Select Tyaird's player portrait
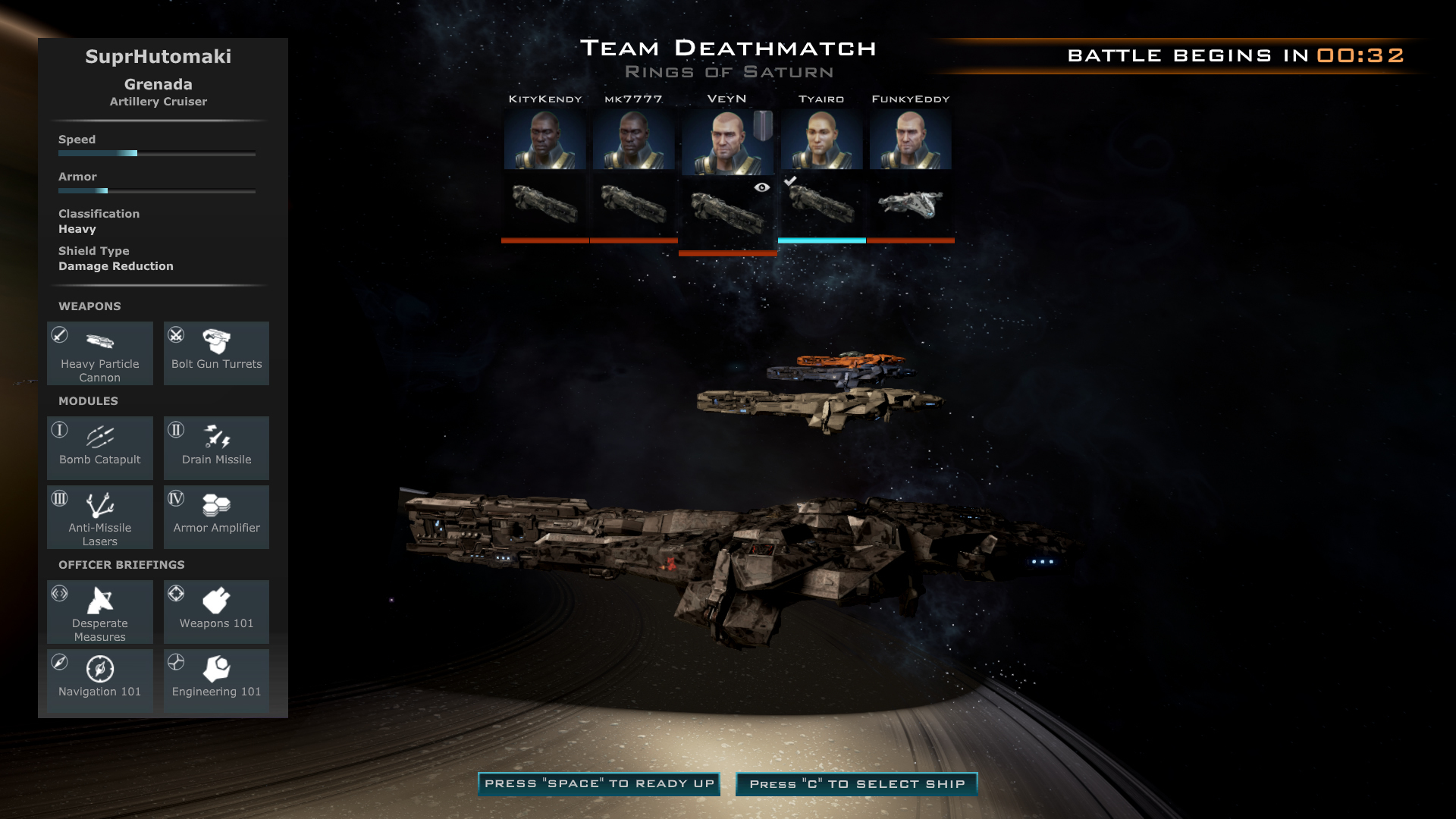This screenshot has width=1456, height=819. click(821, 140)
